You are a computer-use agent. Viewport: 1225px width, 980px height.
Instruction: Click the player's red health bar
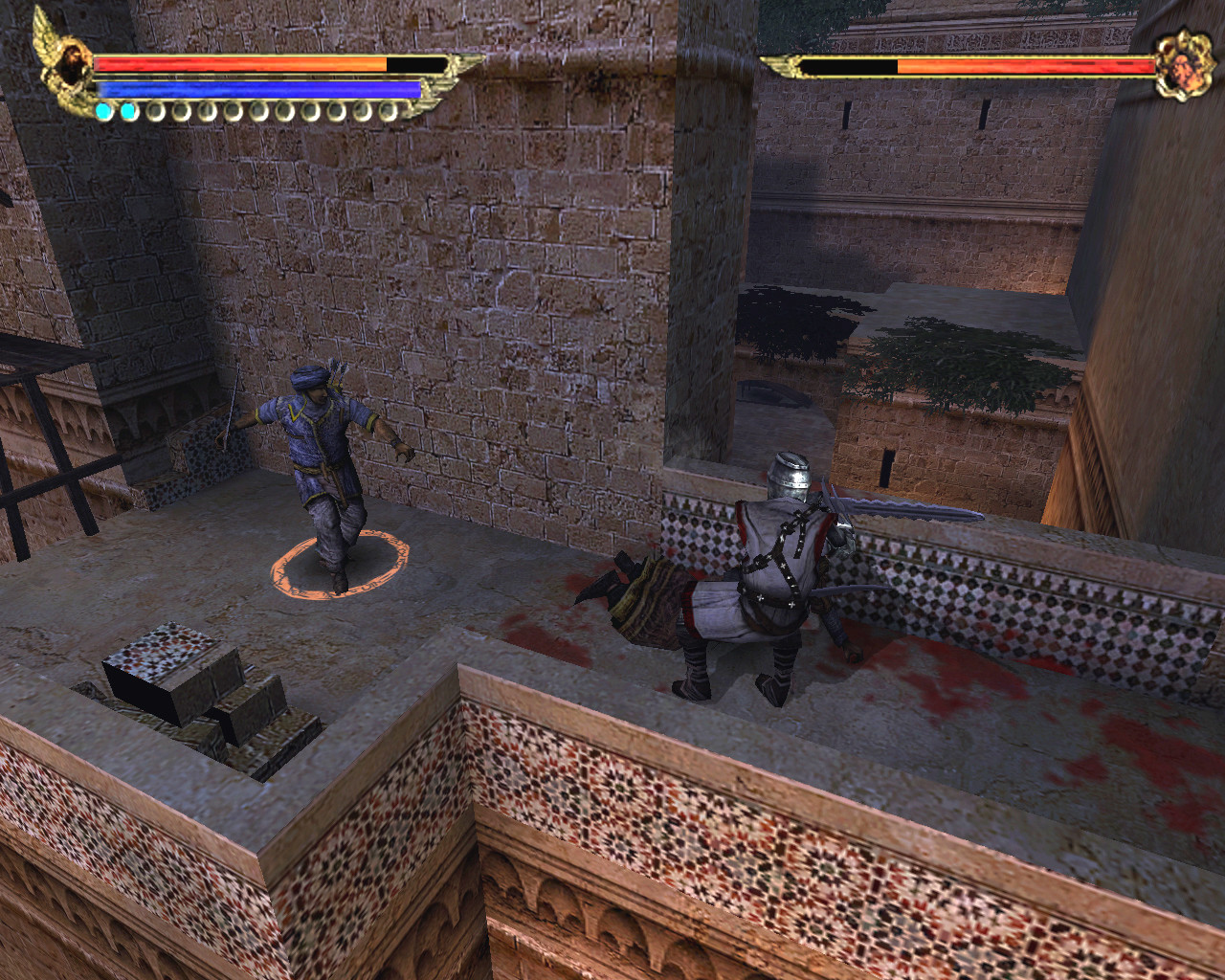pos(239,65)
